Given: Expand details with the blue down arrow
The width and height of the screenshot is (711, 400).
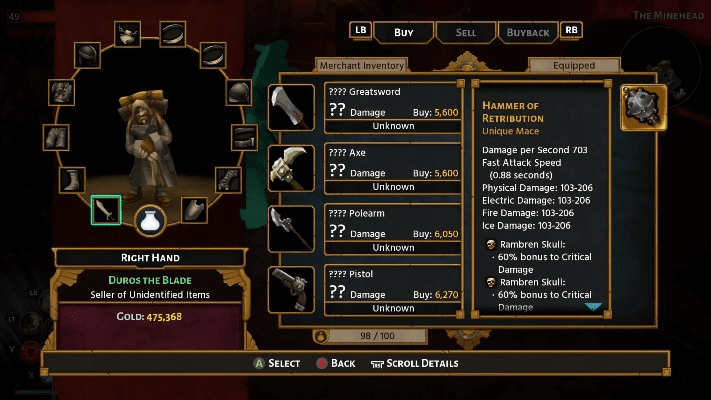Looking at the screenshot, I should point(593,307).
